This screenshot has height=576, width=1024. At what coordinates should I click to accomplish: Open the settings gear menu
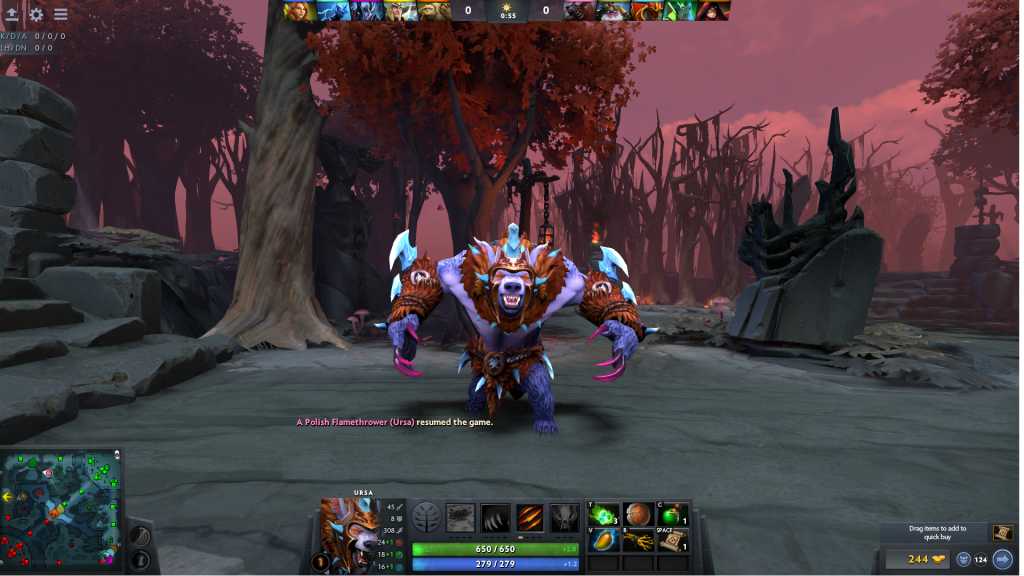37,15
